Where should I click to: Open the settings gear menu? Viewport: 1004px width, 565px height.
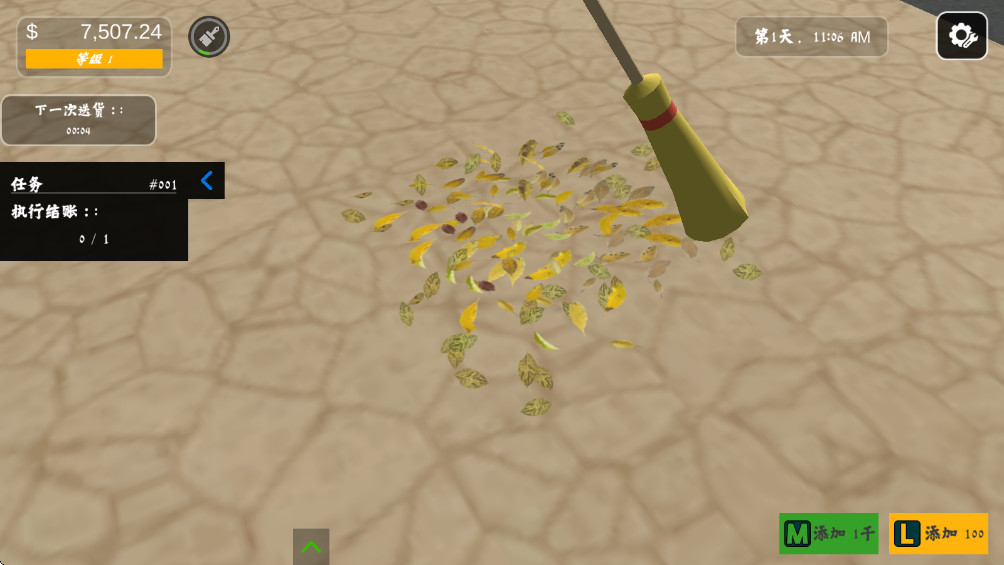[x=961, y=36]
